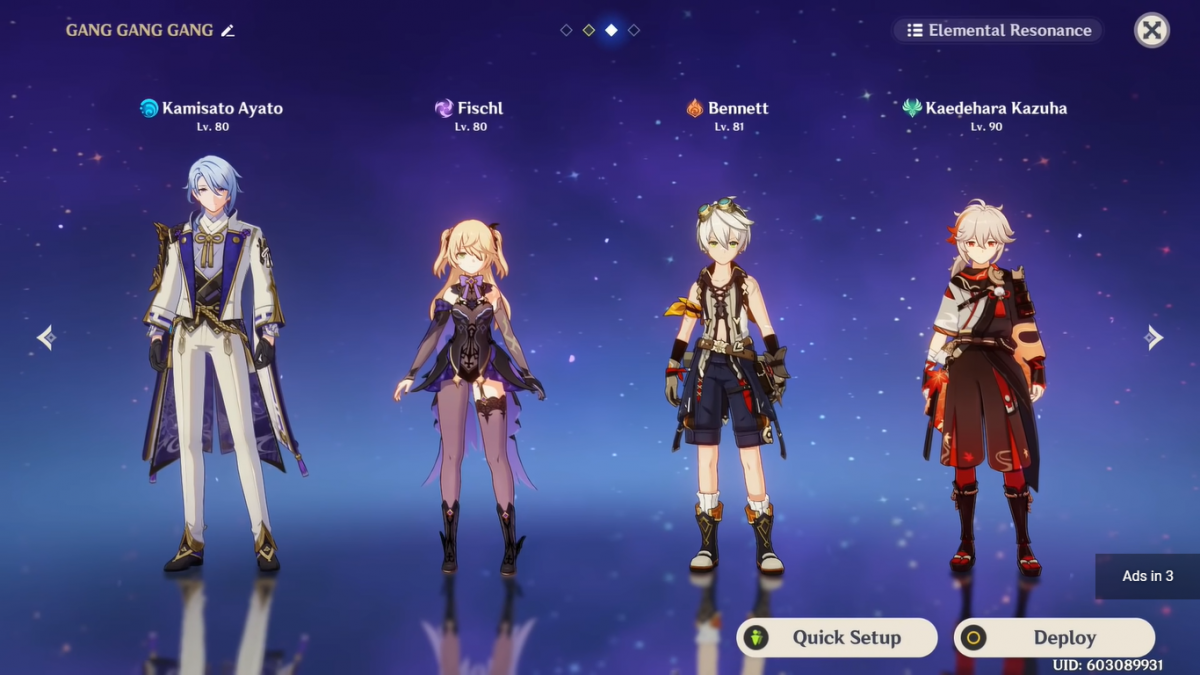1200x675 pixels.
Task: Go to the next party with right arrow
Action: 1154,337
